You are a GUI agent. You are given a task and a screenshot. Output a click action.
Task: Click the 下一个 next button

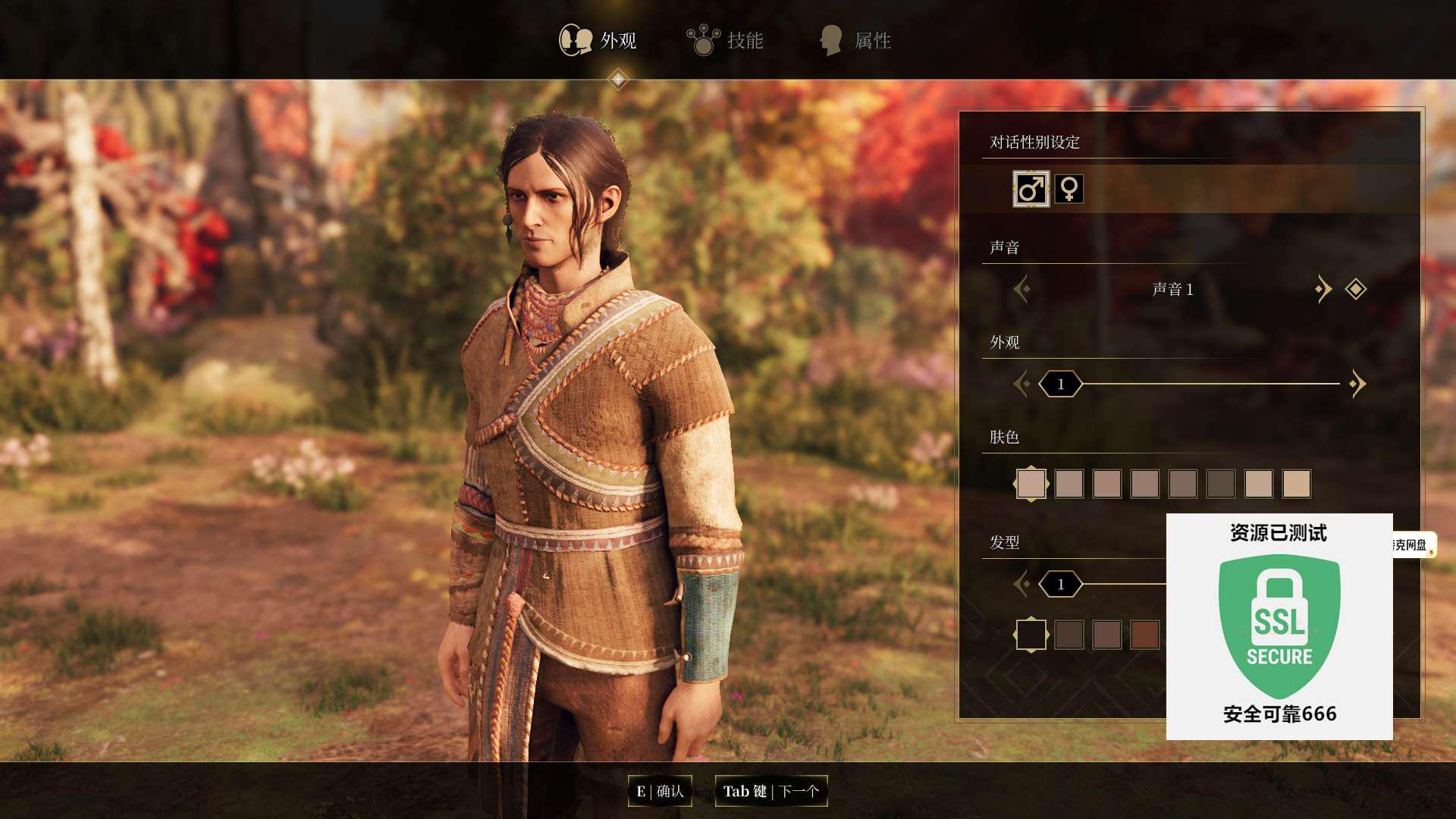[x=770, y=792]
